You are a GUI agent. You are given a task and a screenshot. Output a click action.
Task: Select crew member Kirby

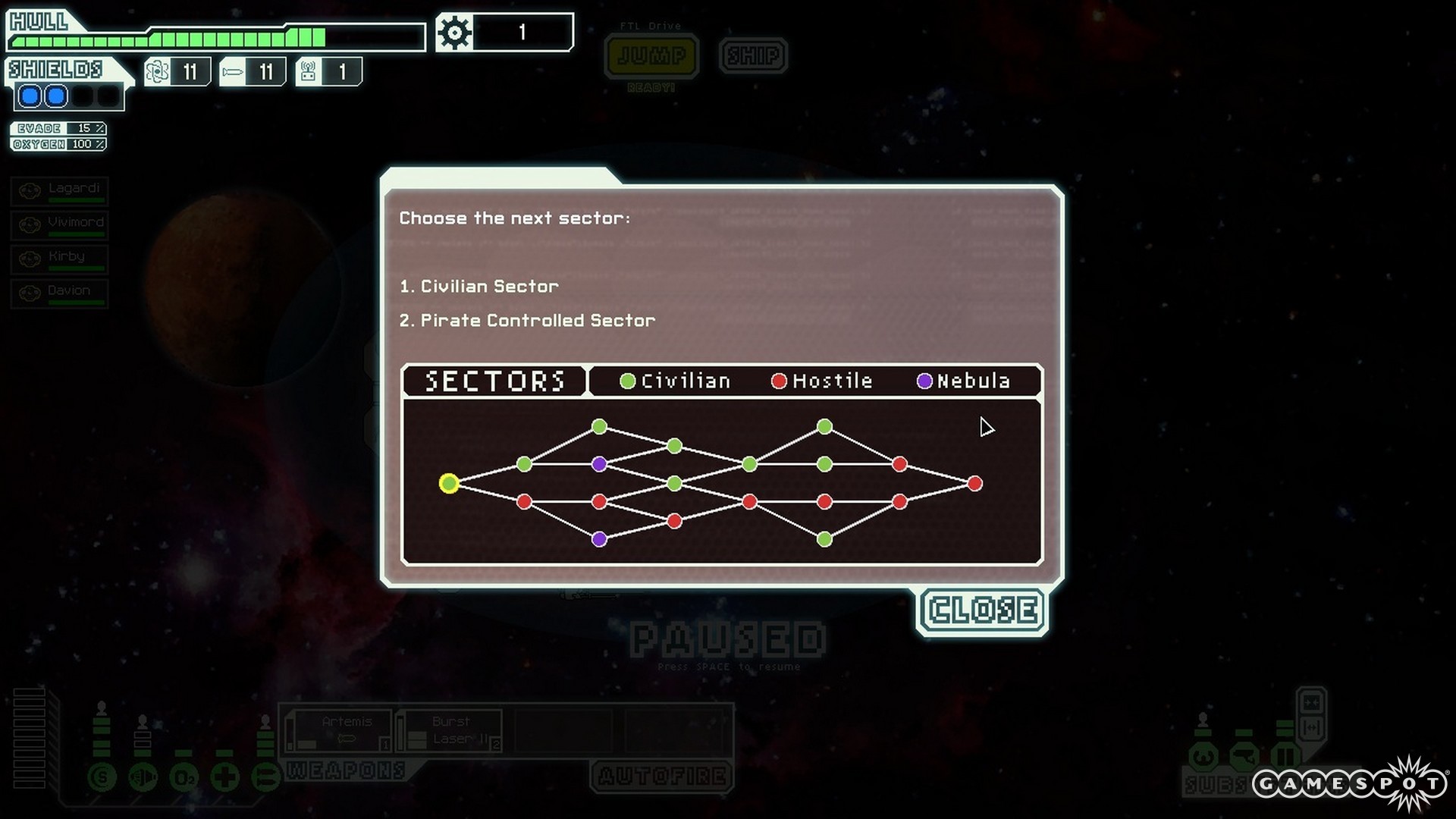tap(60, 259)
